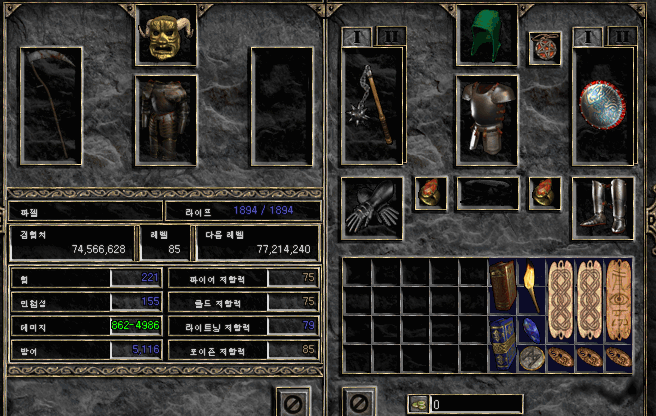Image resolution: width=656 pixels, height=416 pixels.
Task: Select weapon set II tab above the shield
Action: click(x=621, y=37)
